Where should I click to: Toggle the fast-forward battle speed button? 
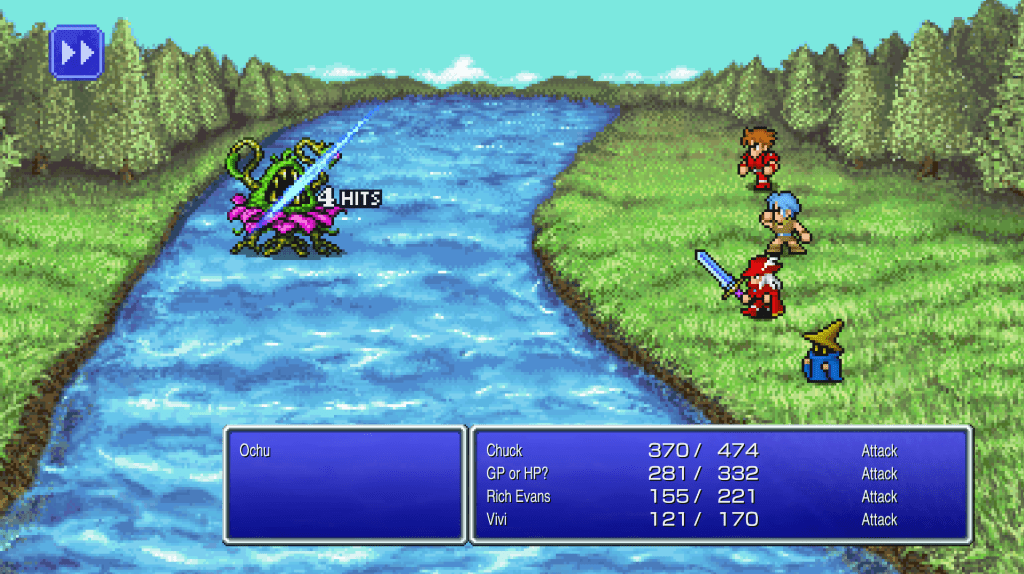pyautogui.click(x=77, y=52)
